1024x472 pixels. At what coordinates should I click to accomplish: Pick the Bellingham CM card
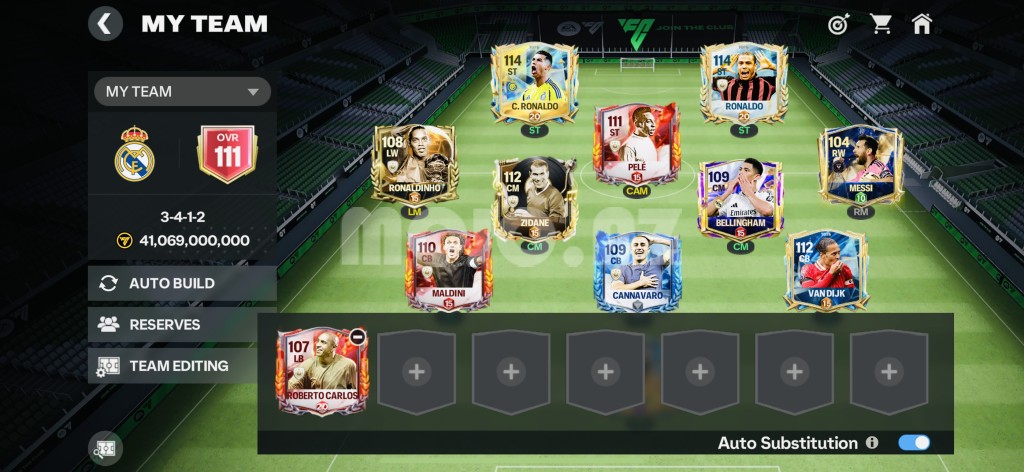click(x=740, y=198)
